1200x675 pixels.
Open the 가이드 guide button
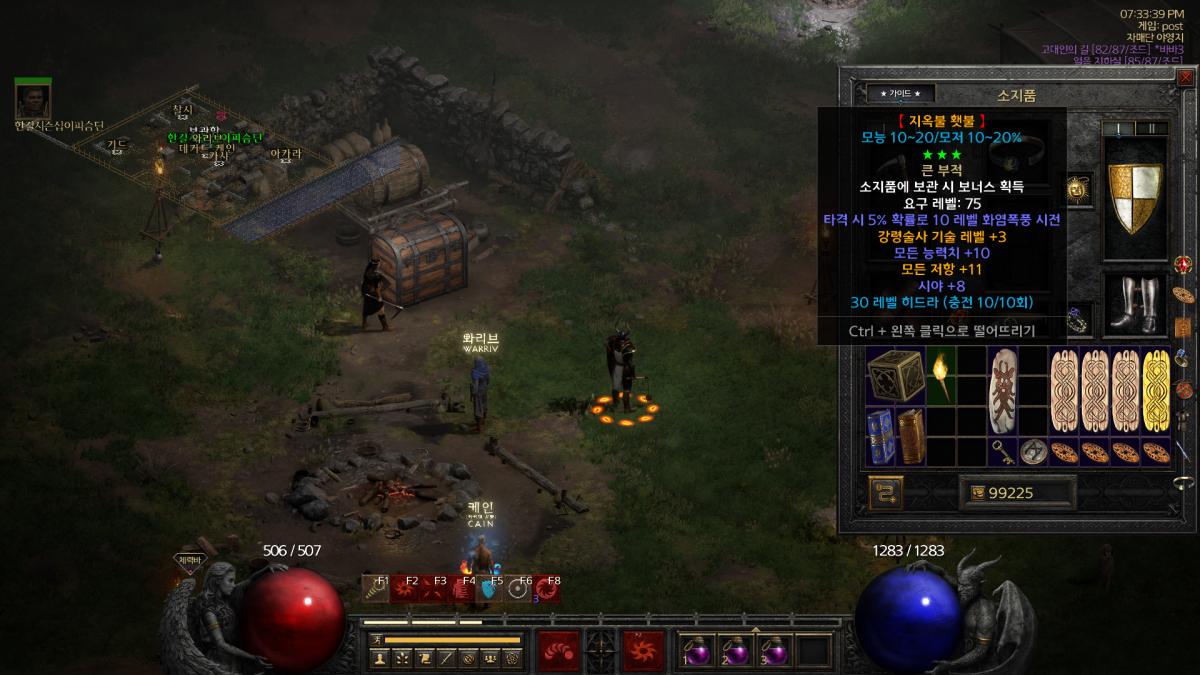pyautogui.click(x=906, y=93)
